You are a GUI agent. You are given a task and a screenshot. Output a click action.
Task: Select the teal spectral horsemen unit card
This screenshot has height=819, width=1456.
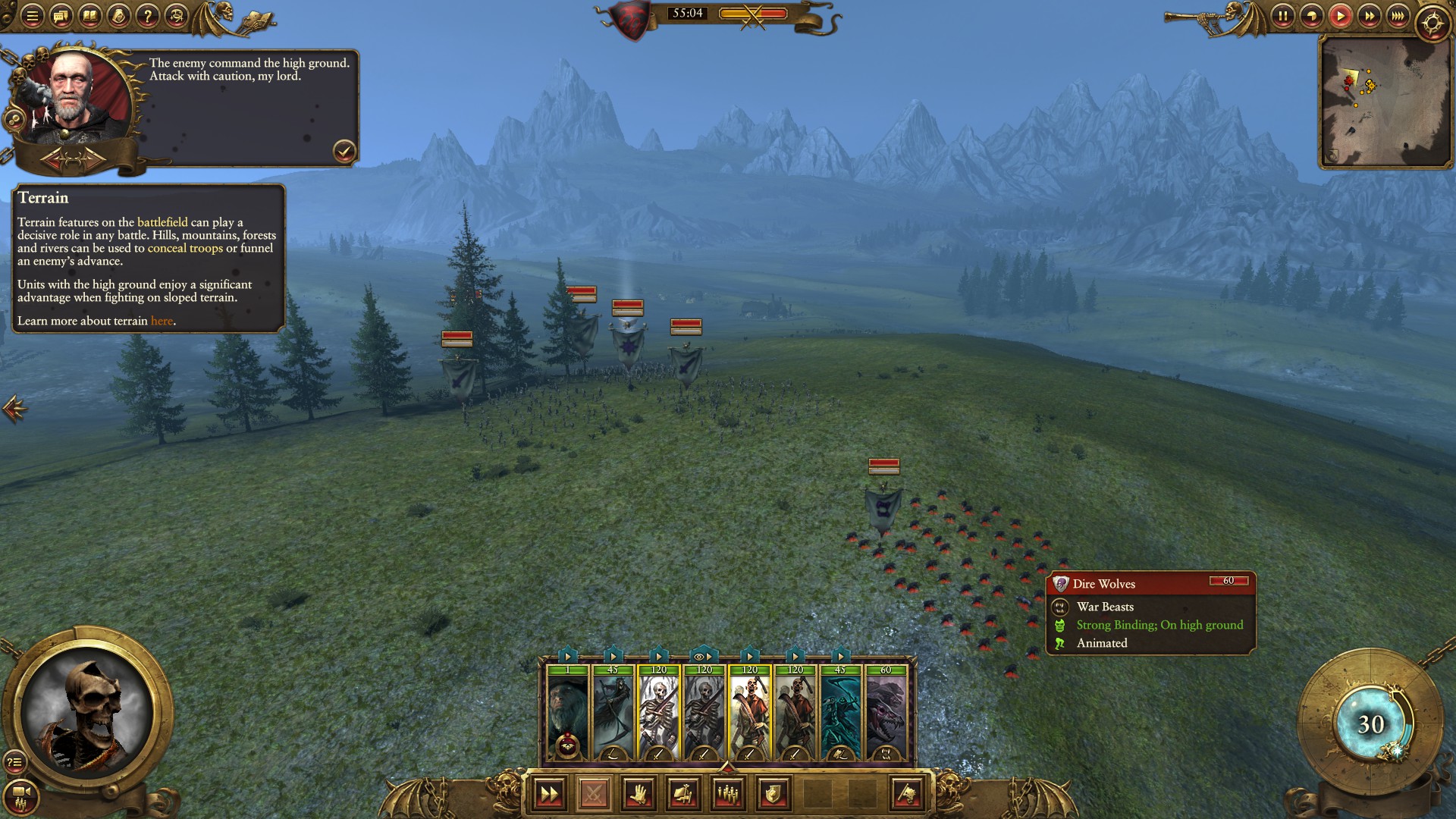[x=840, y=713]
